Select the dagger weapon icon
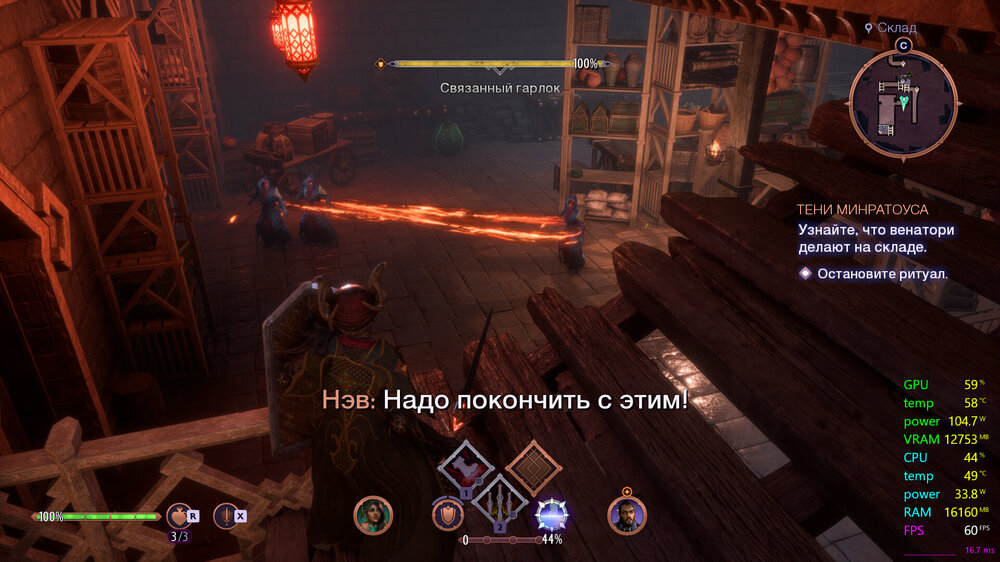Viewport: 1000px width, 562px height. [x=226, y=515]
